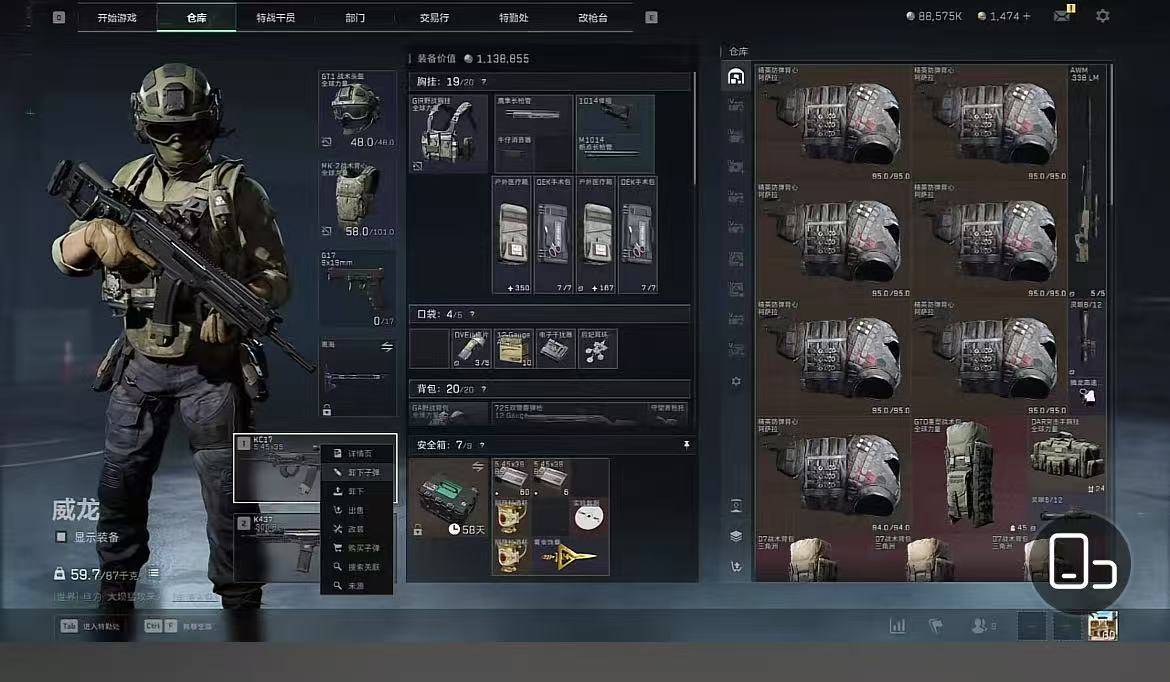Switch to the 特战干员 operators tab
1170x682 pixels.
coord(275,17)
